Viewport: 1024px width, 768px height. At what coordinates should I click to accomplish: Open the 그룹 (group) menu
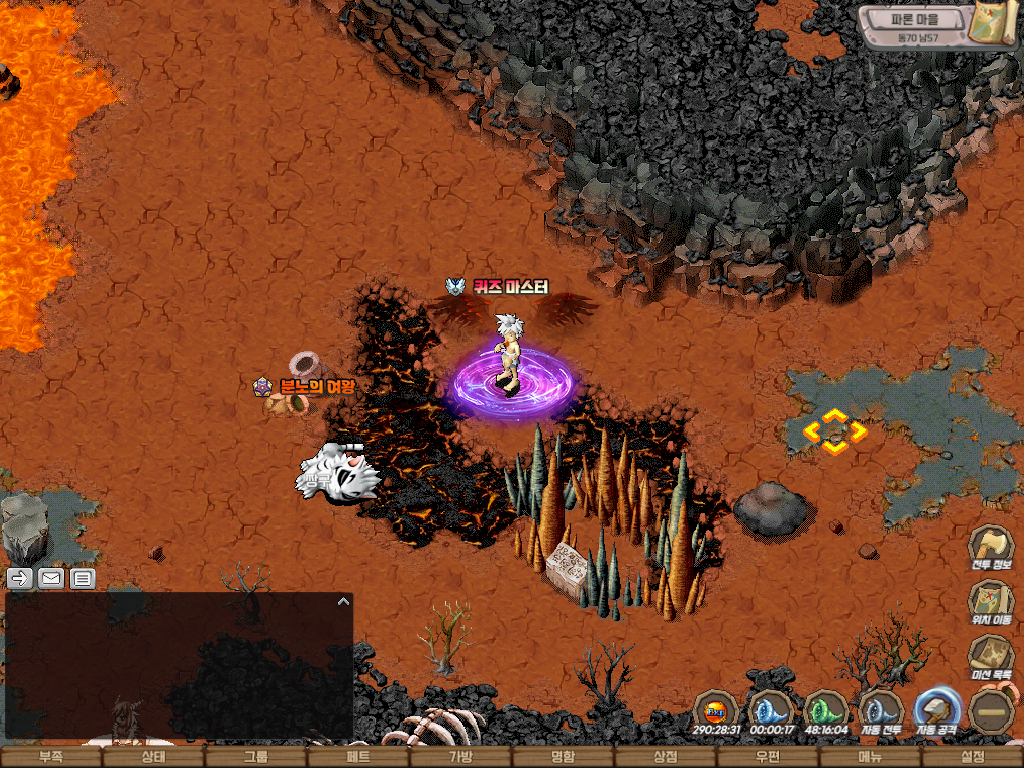pyautogui.click(x=255, y=757)
